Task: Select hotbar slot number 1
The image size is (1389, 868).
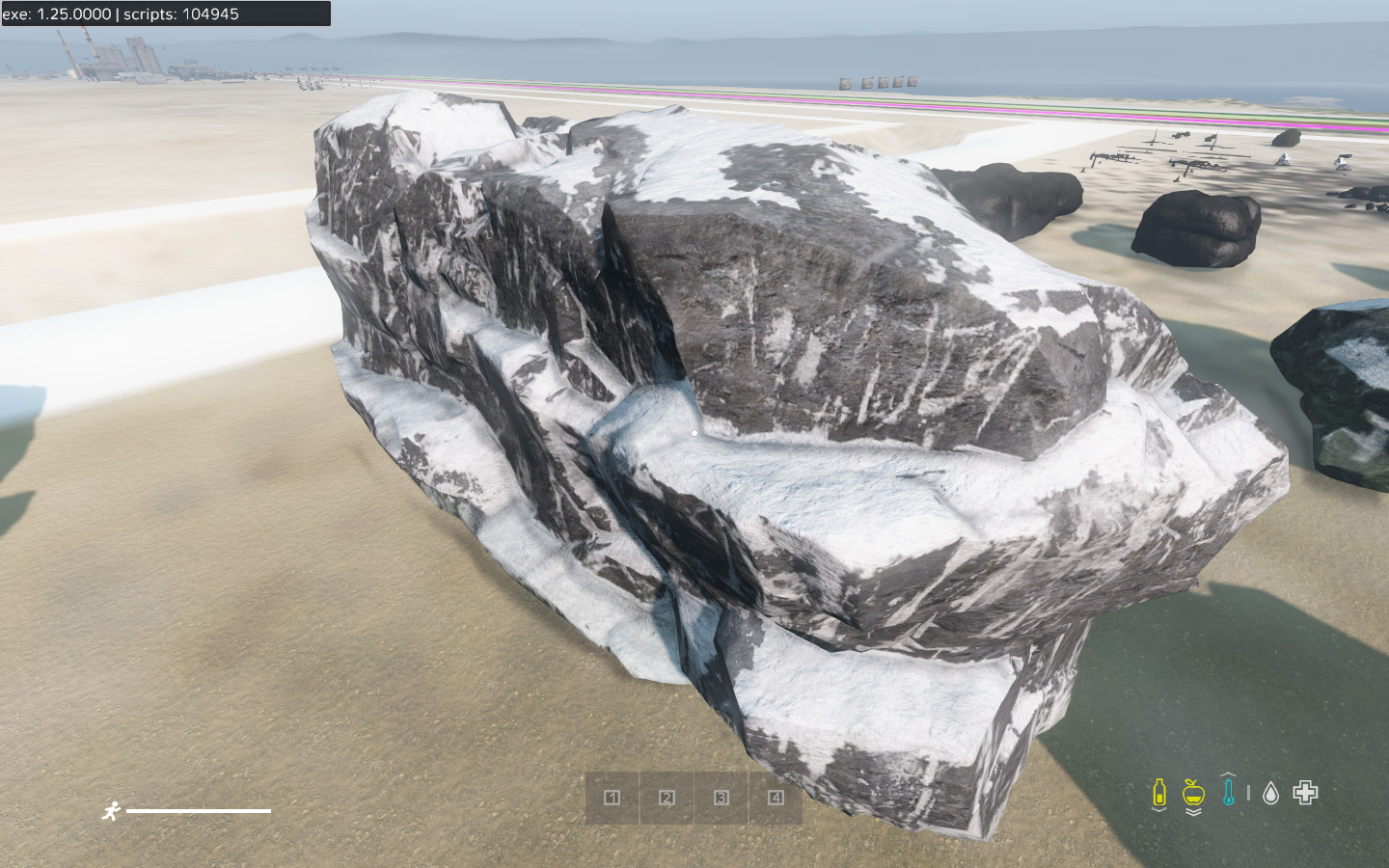Action: coord(612,798)
